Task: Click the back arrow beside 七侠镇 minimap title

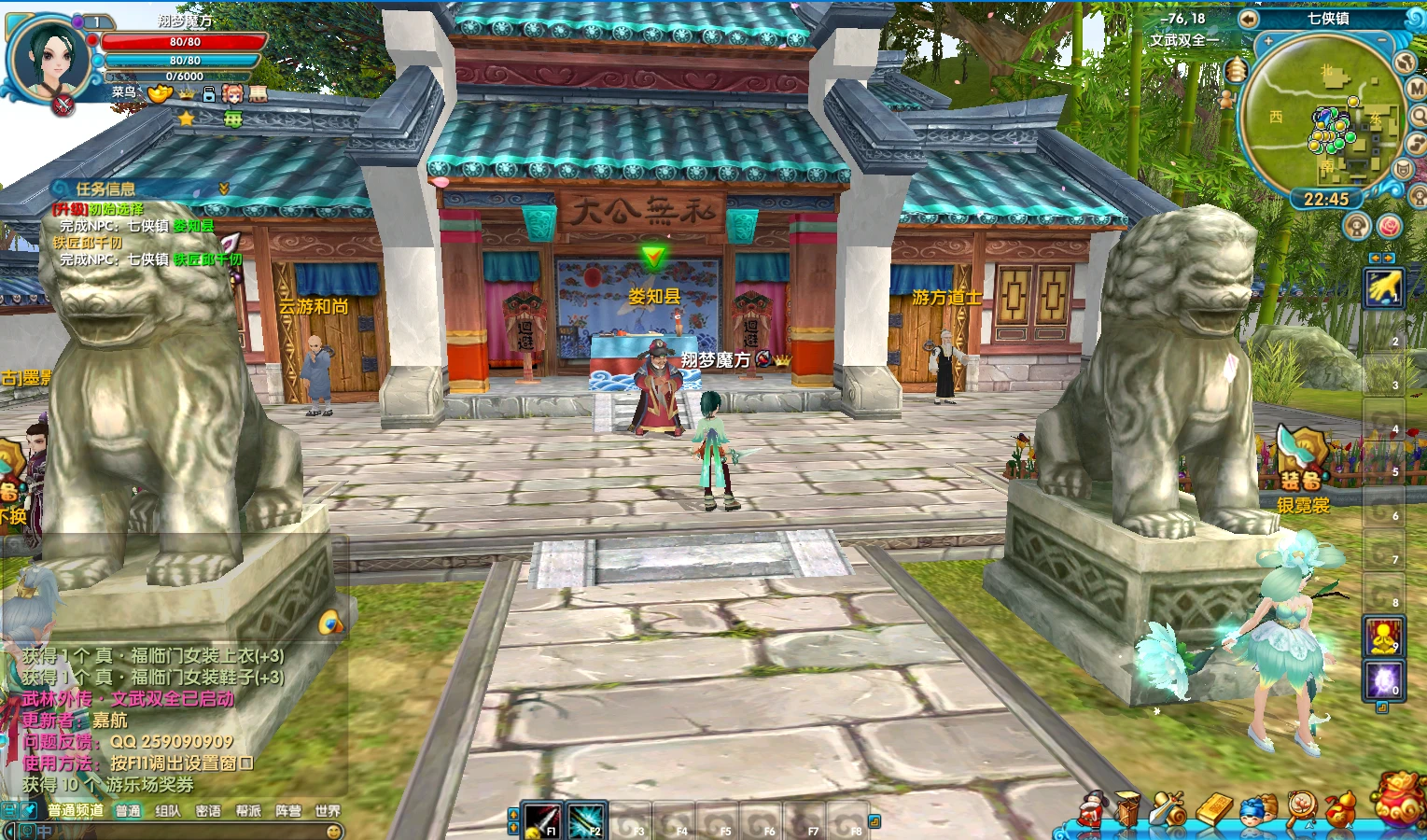Action: (x=1248, y=19)
